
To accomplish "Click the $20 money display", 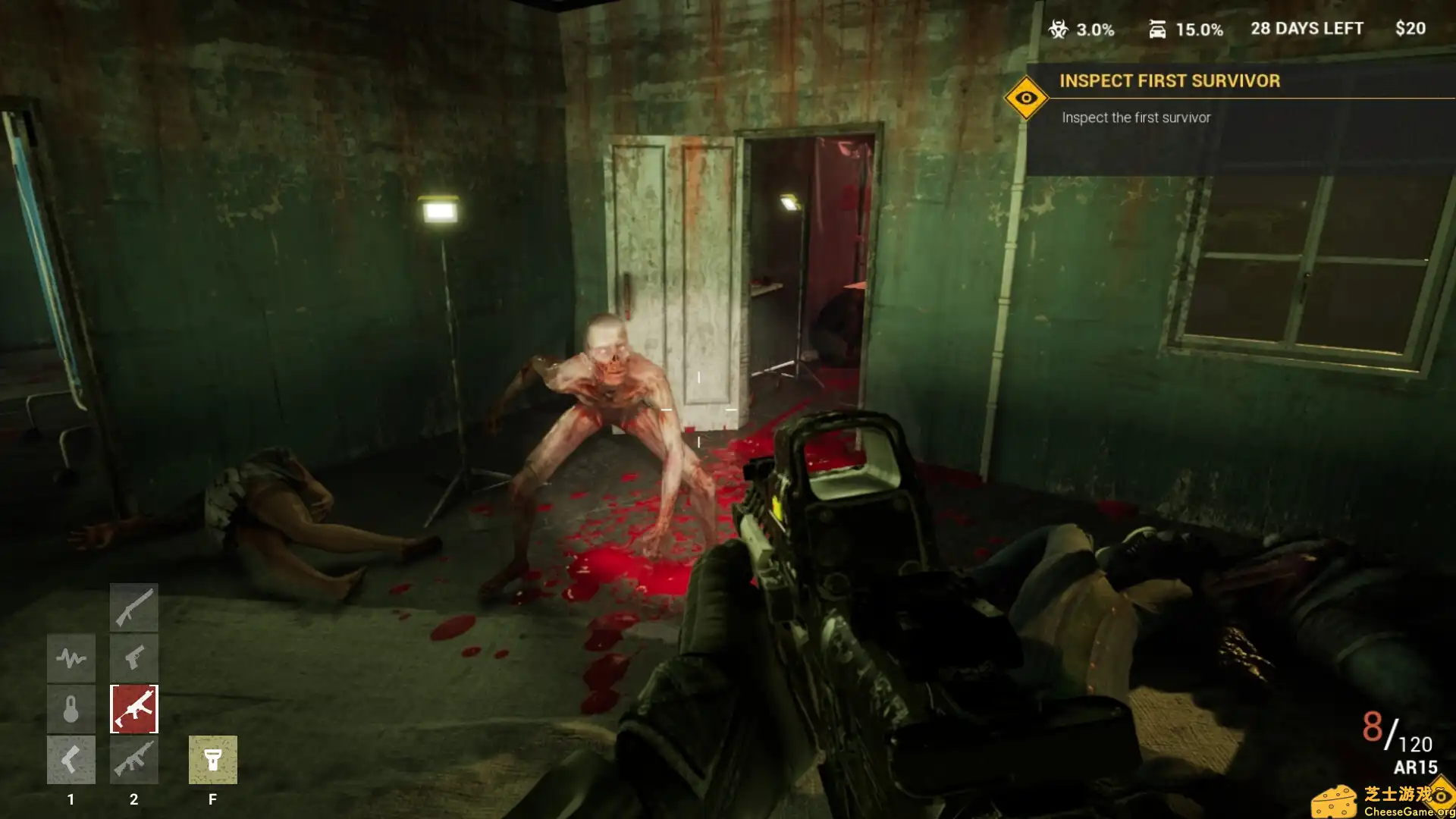I will coord(1411,29).
